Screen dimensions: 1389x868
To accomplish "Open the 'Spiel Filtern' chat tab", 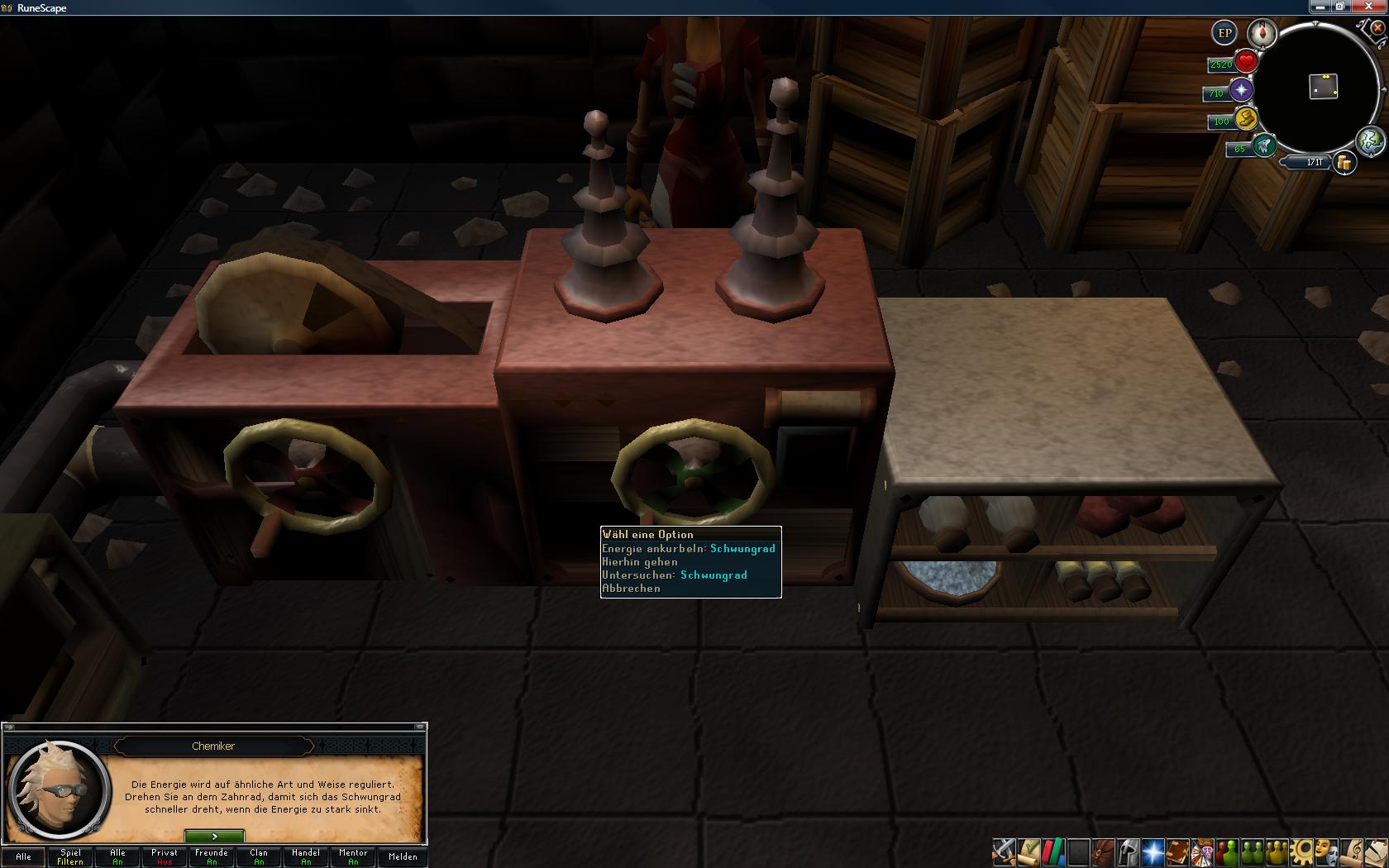I will pos(70,856).
